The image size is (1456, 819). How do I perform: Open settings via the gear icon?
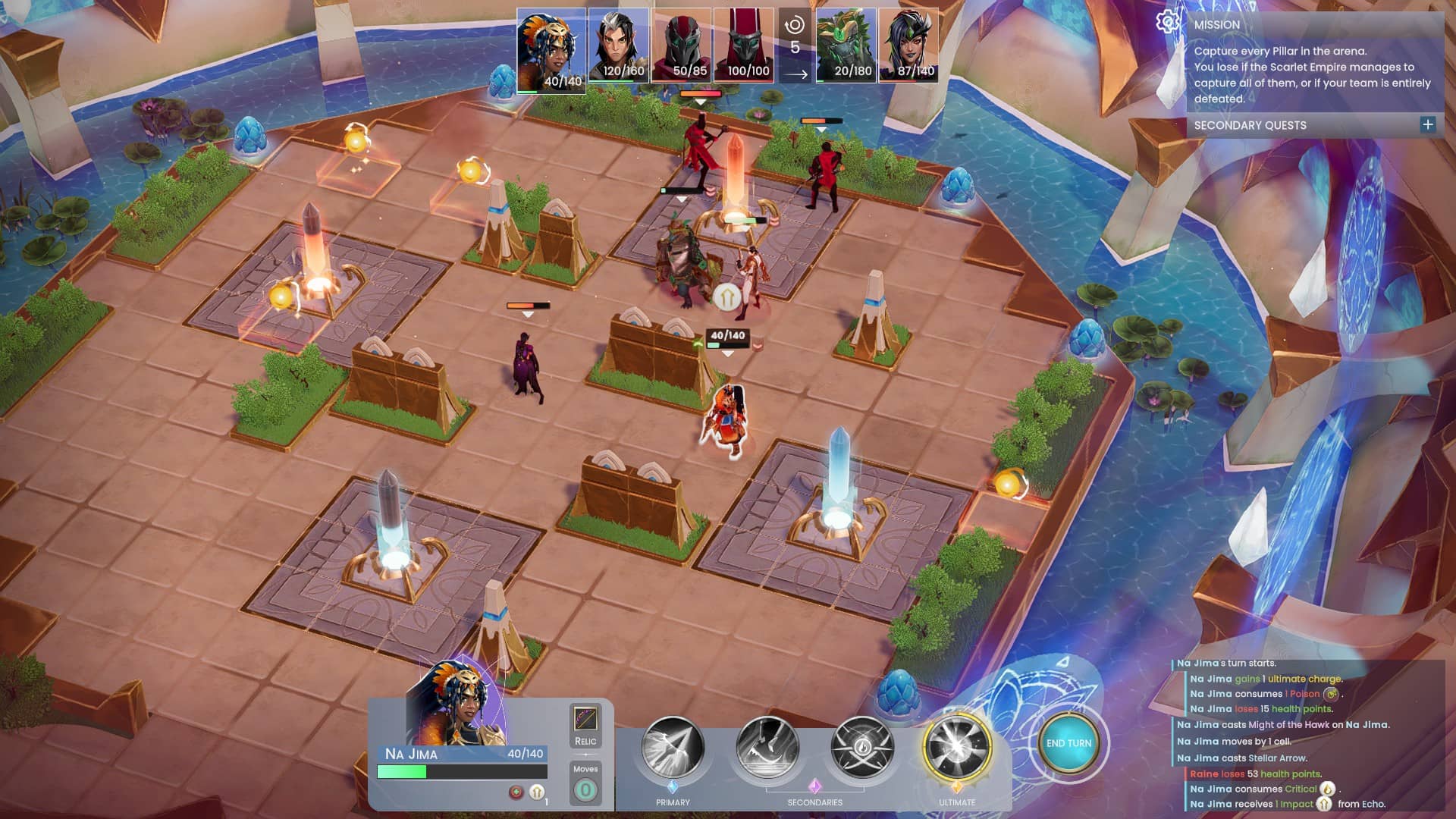pyautogui.click(x=1167, y=22)
